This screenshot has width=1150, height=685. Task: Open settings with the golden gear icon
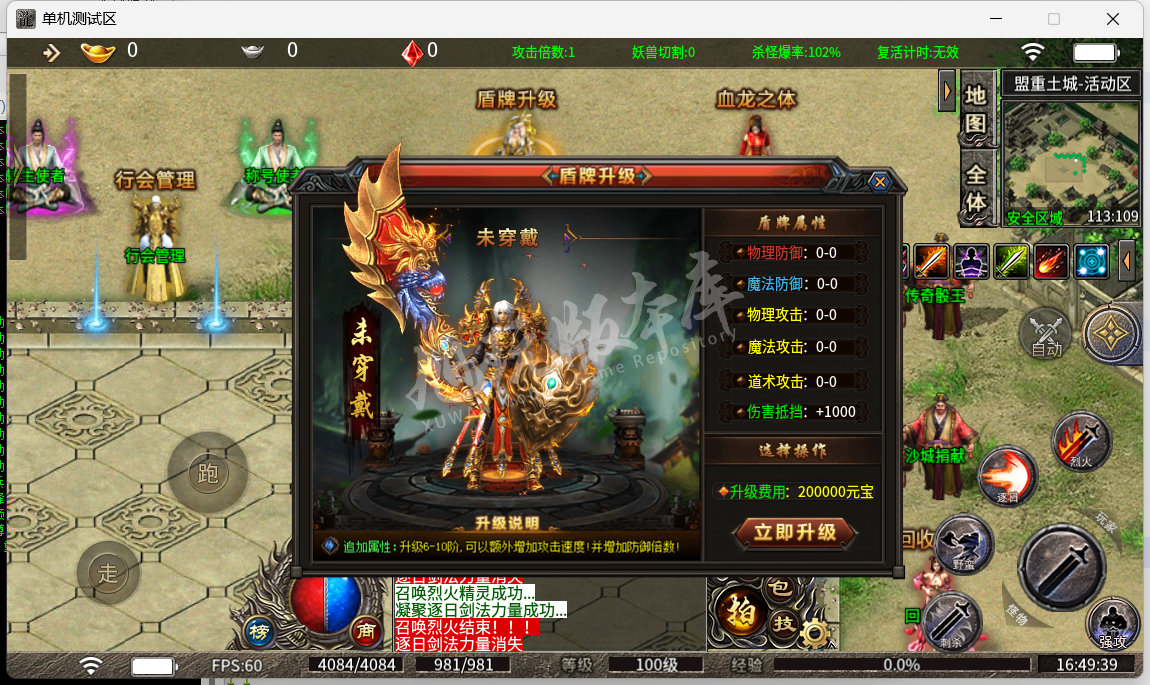(x=817, y=634)
